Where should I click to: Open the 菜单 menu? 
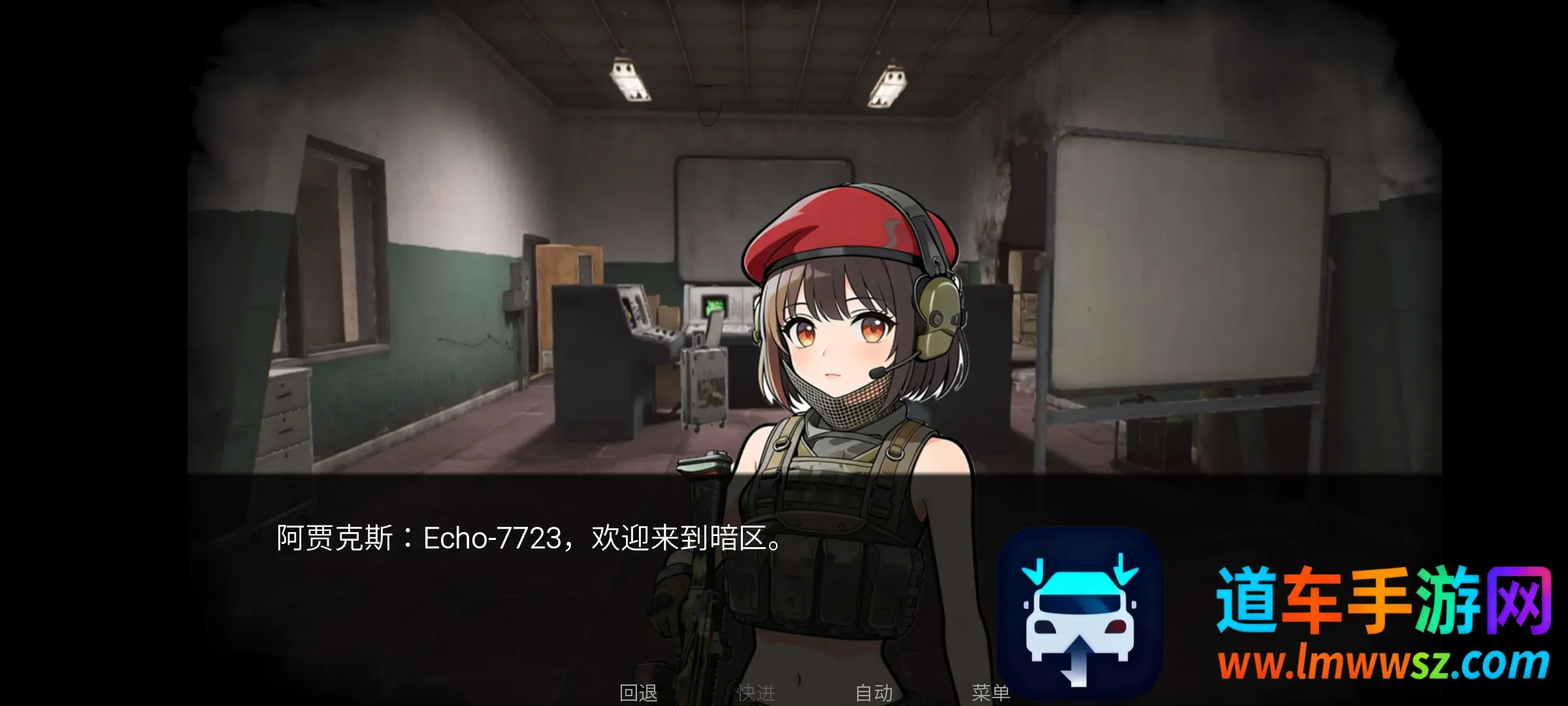(990, 692)
